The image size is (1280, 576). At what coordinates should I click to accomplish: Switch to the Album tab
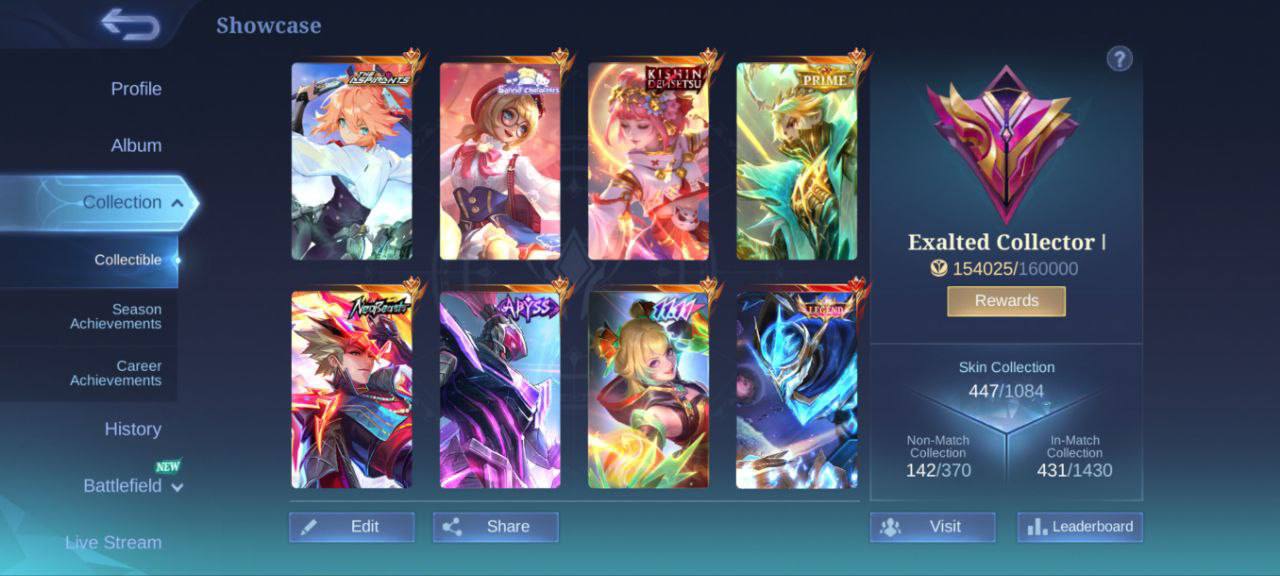[x=136, y=146]
